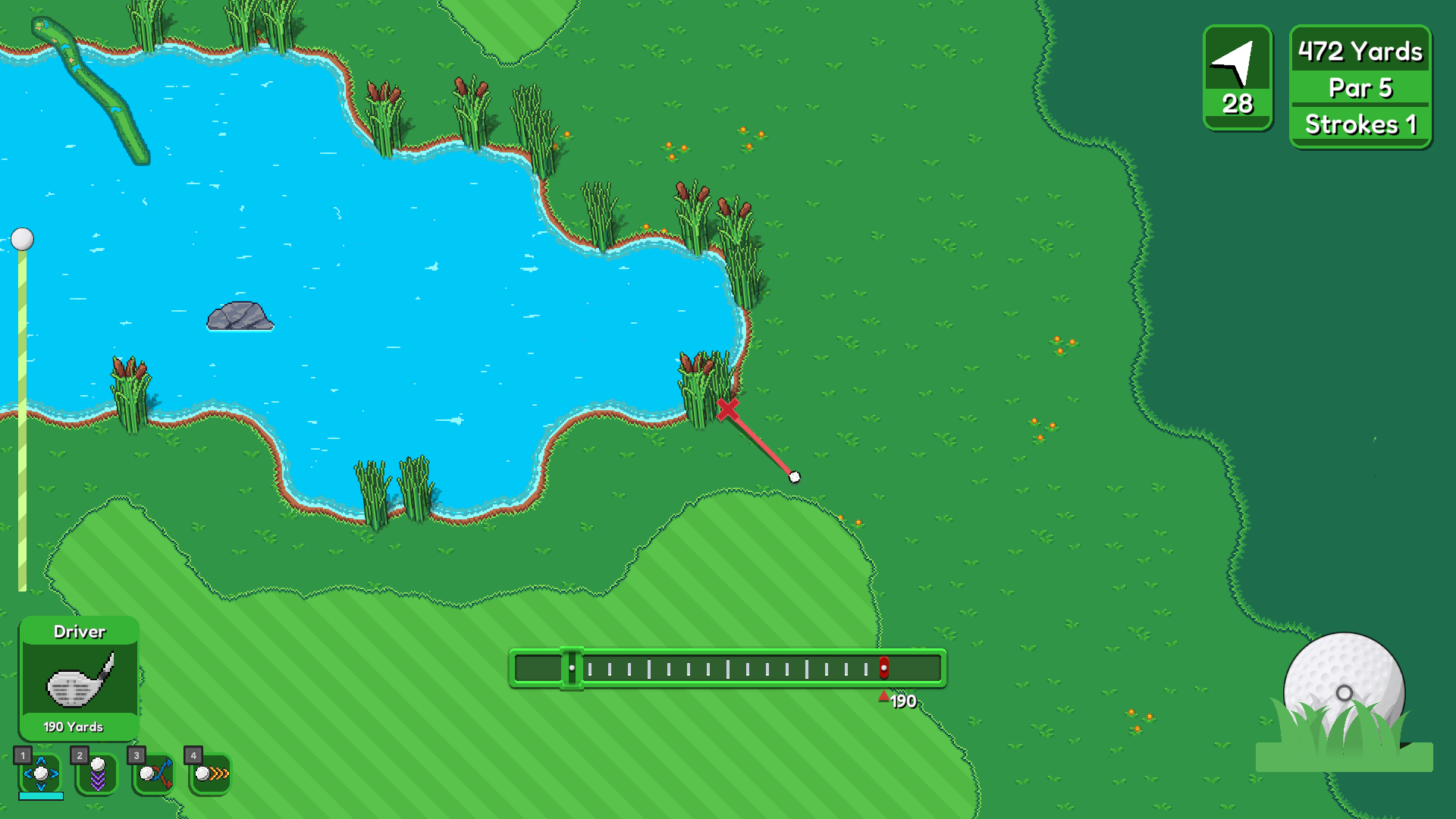Toggle the number 4 keybind badge
The height and width of the screenshot is (819, 1456).
(193, 755)
